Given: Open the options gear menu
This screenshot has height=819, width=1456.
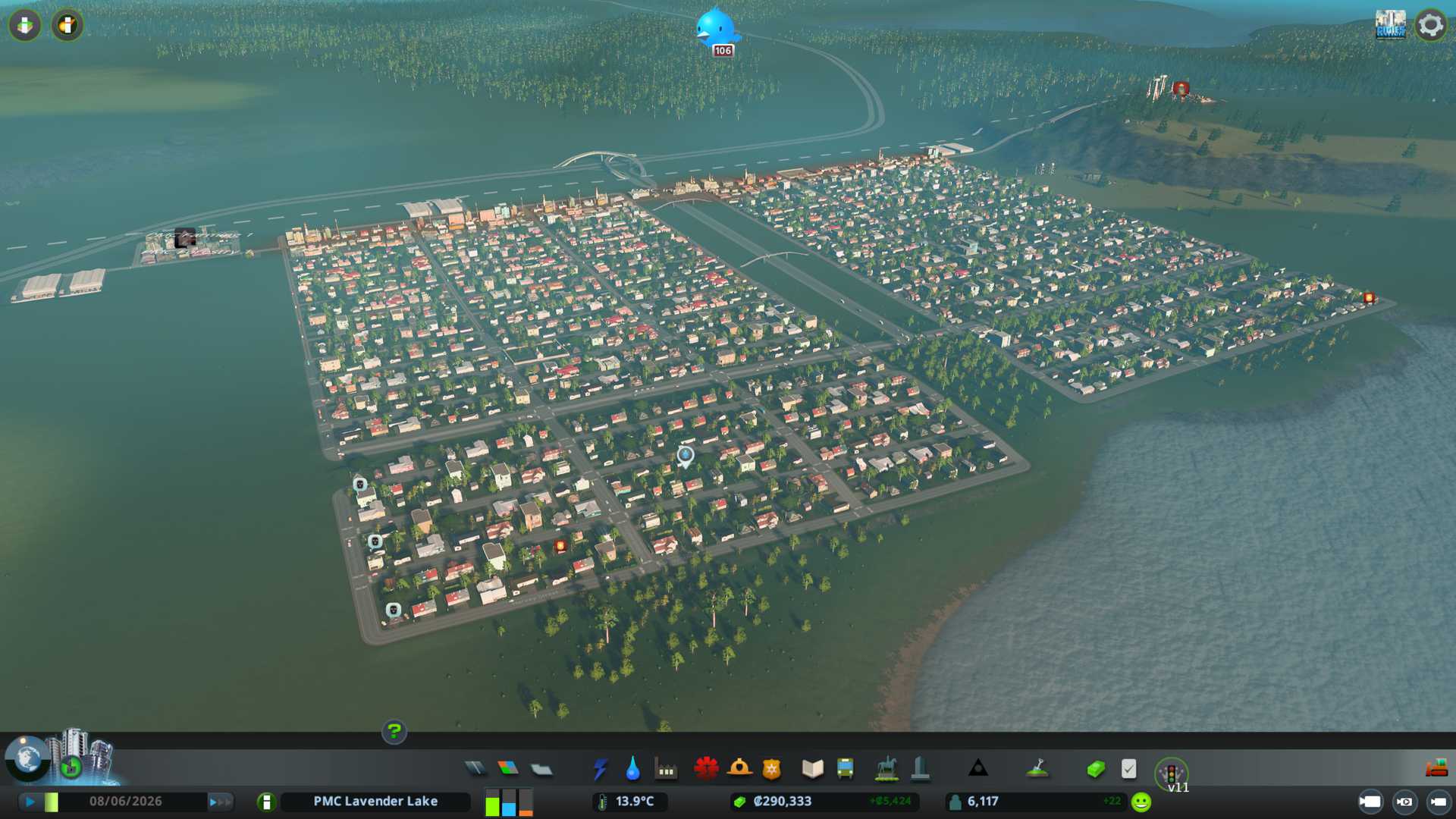Looking at the screenshot, I should (x=1430, y=25).
